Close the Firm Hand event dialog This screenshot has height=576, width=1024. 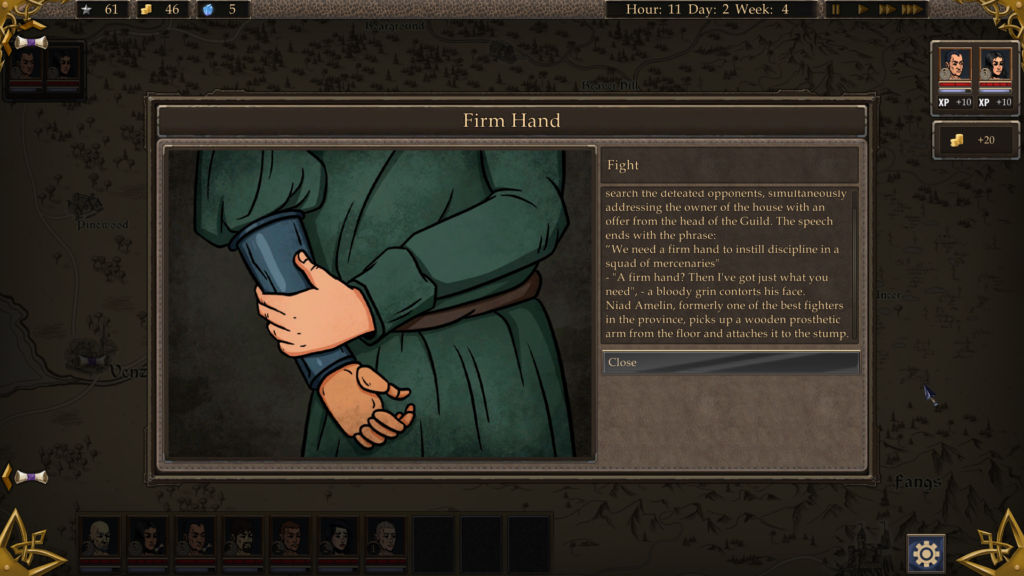(730, 362)
